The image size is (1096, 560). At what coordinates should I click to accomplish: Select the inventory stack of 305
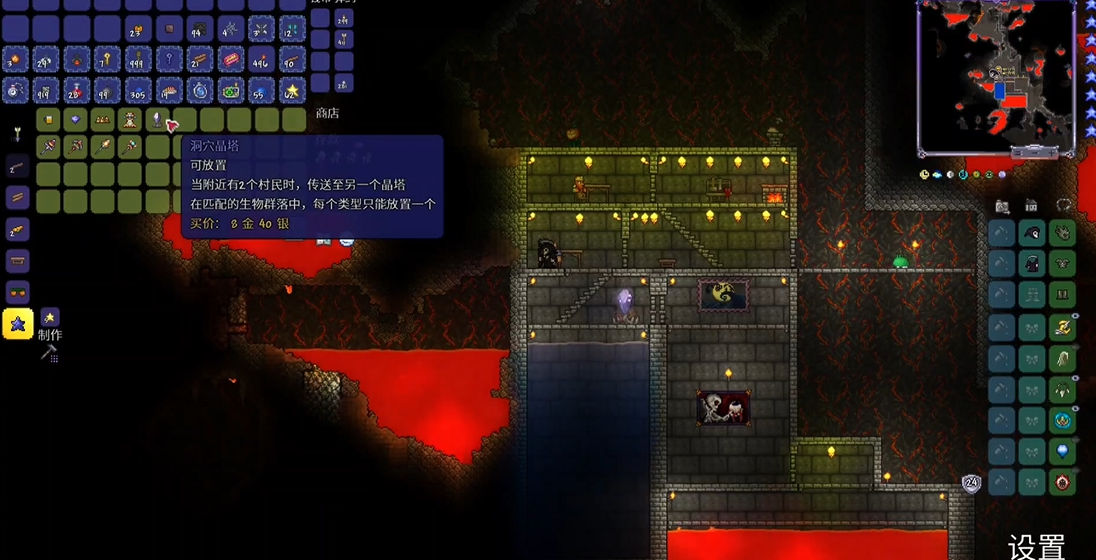coord(138,91)
